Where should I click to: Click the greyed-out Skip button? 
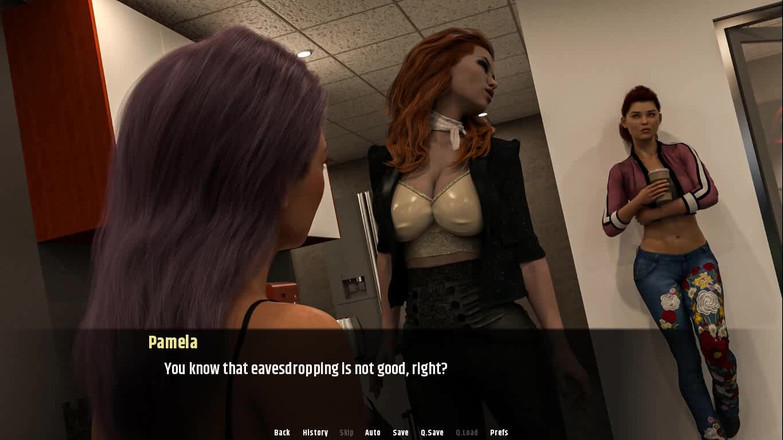(346, 432)
